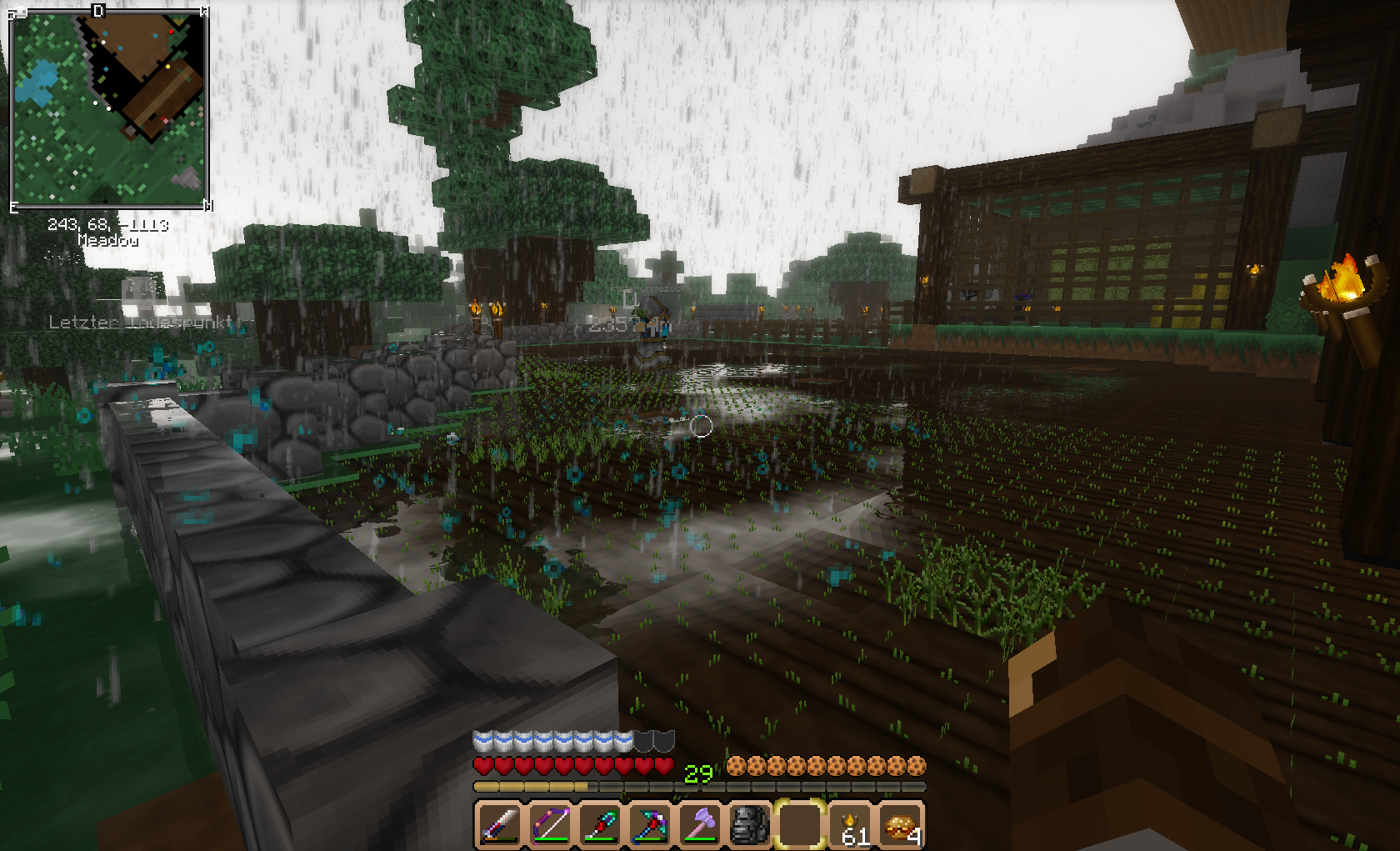Image resolution: width=1400 pixels, height=851 pixels.
Task: Choose the red and teal shovel slot
Action: tap(600, 824)
